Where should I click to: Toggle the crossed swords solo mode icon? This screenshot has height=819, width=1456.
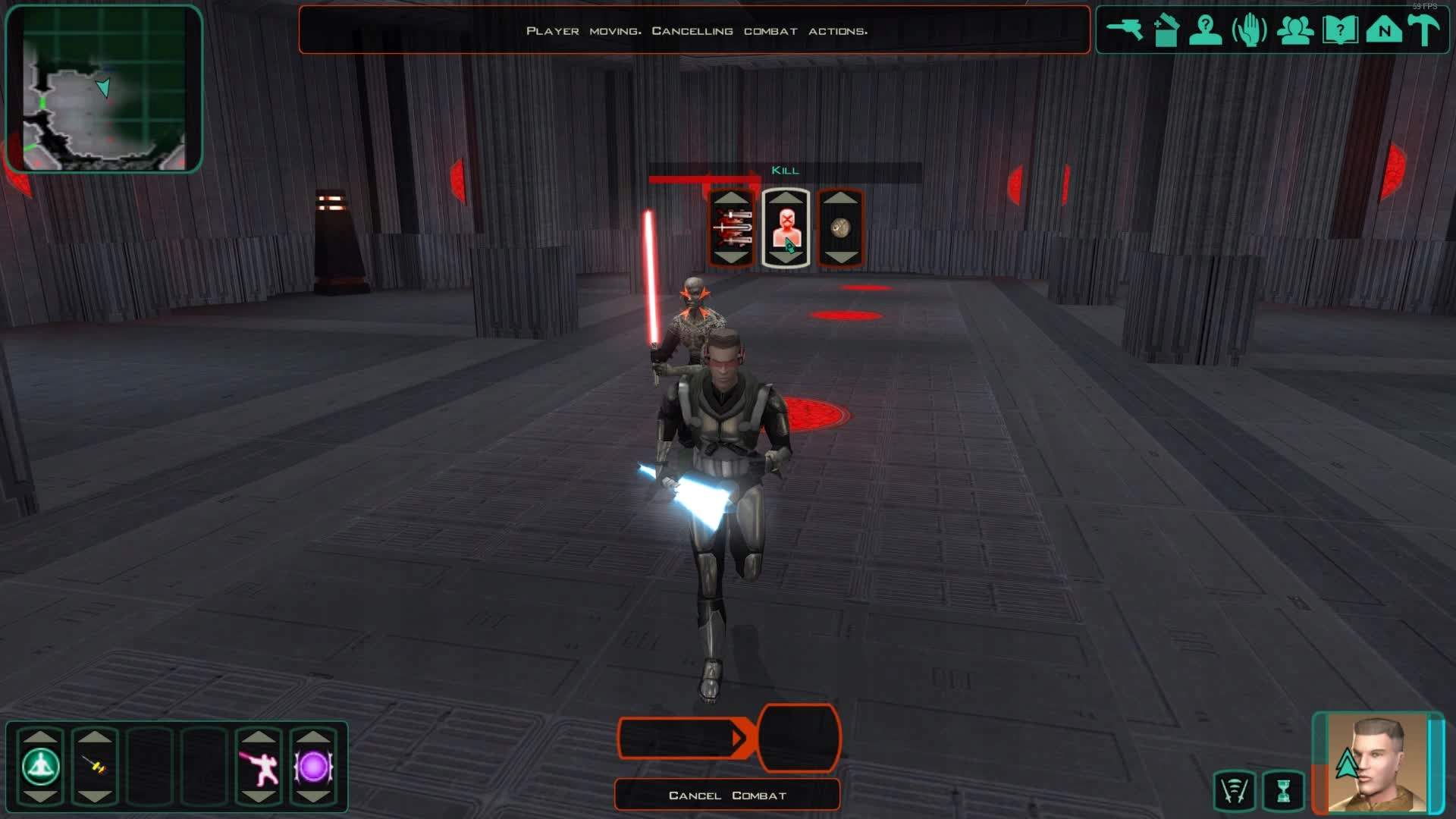pyautogui.click(x=1234, y=791)
